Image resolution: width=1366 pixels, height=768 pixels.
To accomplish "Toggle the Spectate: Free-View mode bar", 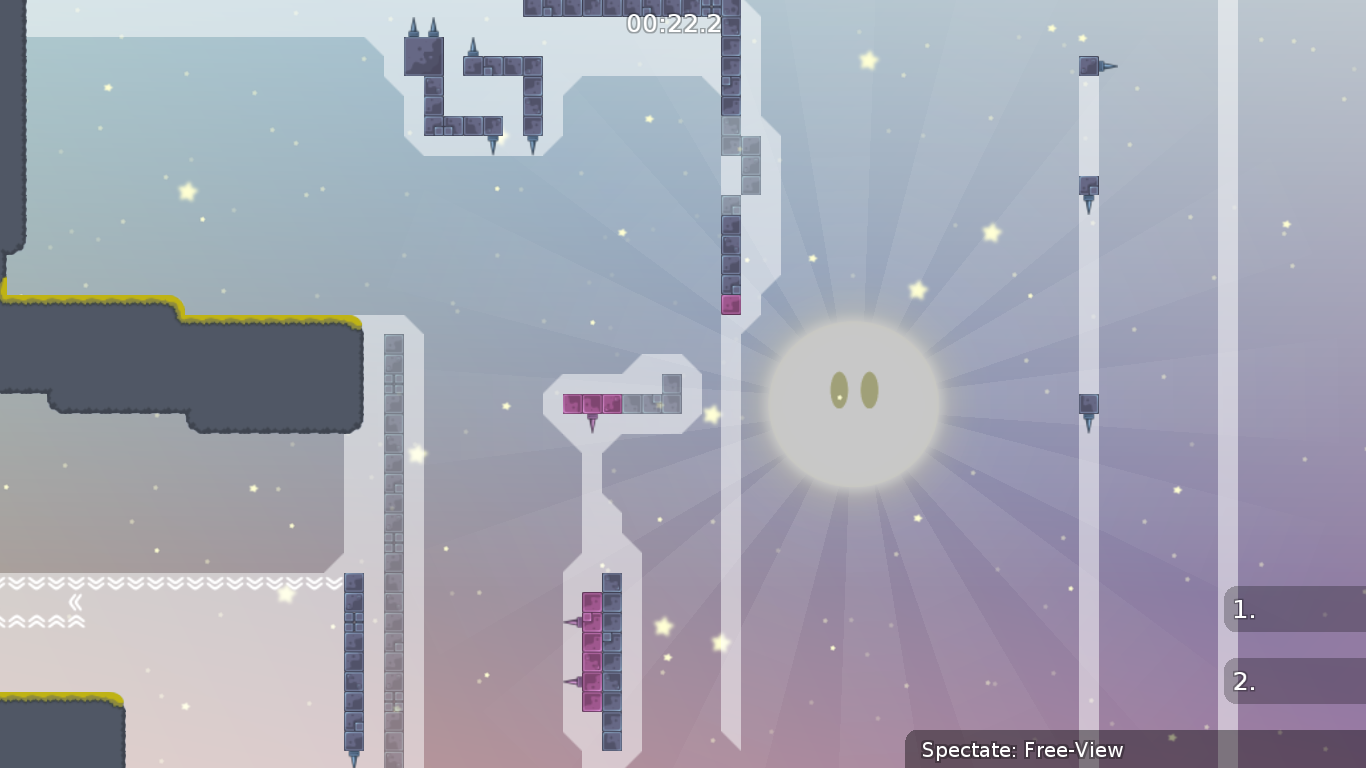I will point(1022,749).
